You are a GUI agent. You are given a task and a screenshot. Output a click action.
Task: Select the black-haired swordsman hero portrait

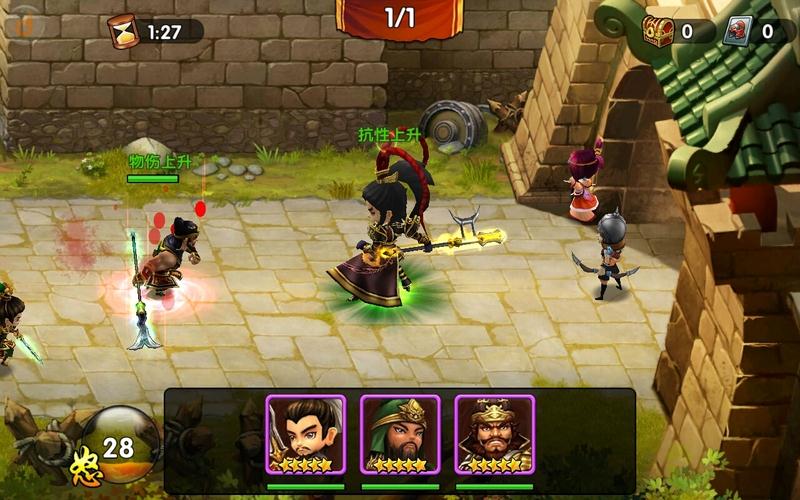[305, 433]
